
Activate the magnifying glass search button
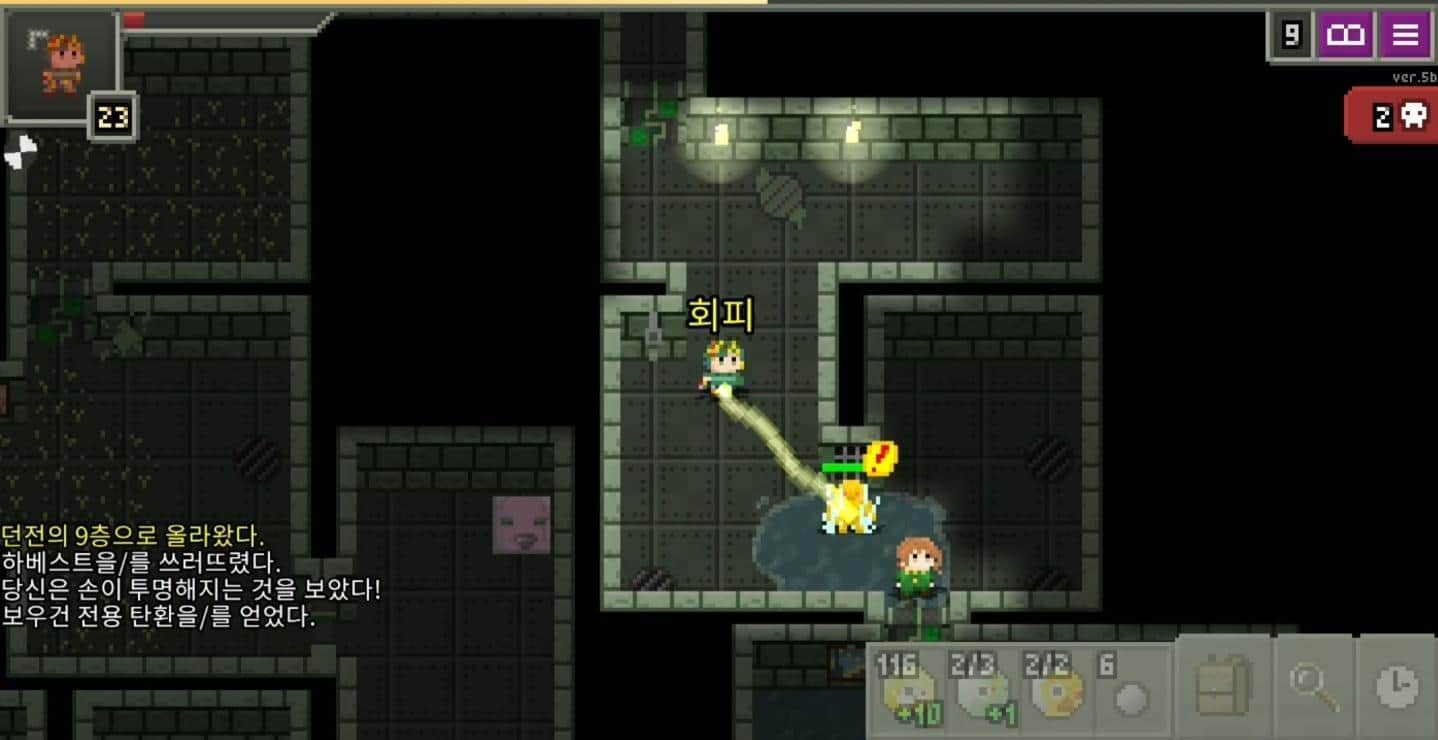[x=1313, y=688]
